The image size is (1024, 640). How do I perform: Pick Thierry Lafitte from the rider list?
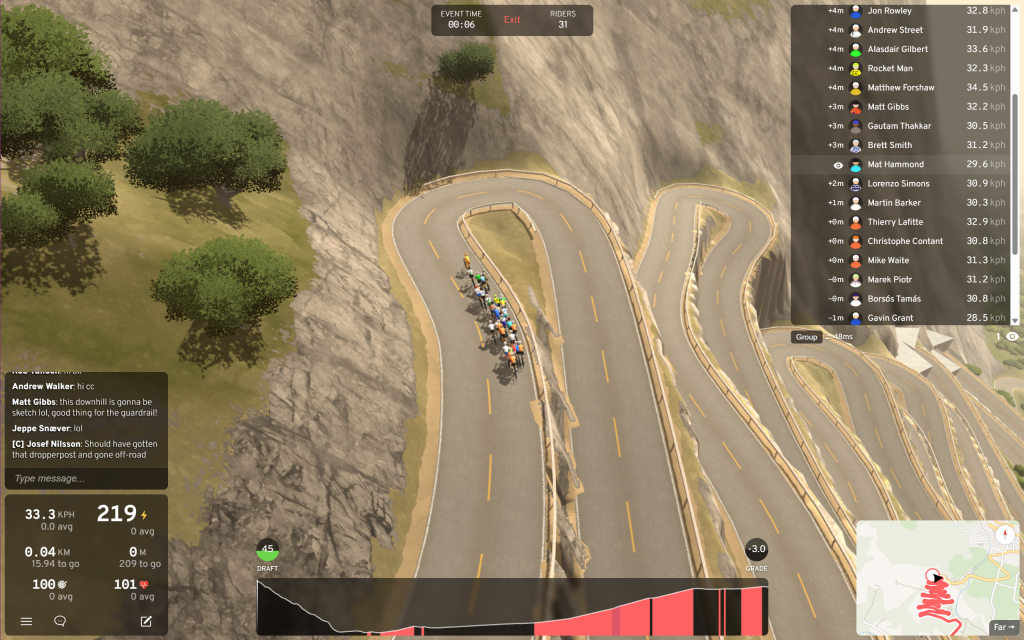(x=895, y=222)
